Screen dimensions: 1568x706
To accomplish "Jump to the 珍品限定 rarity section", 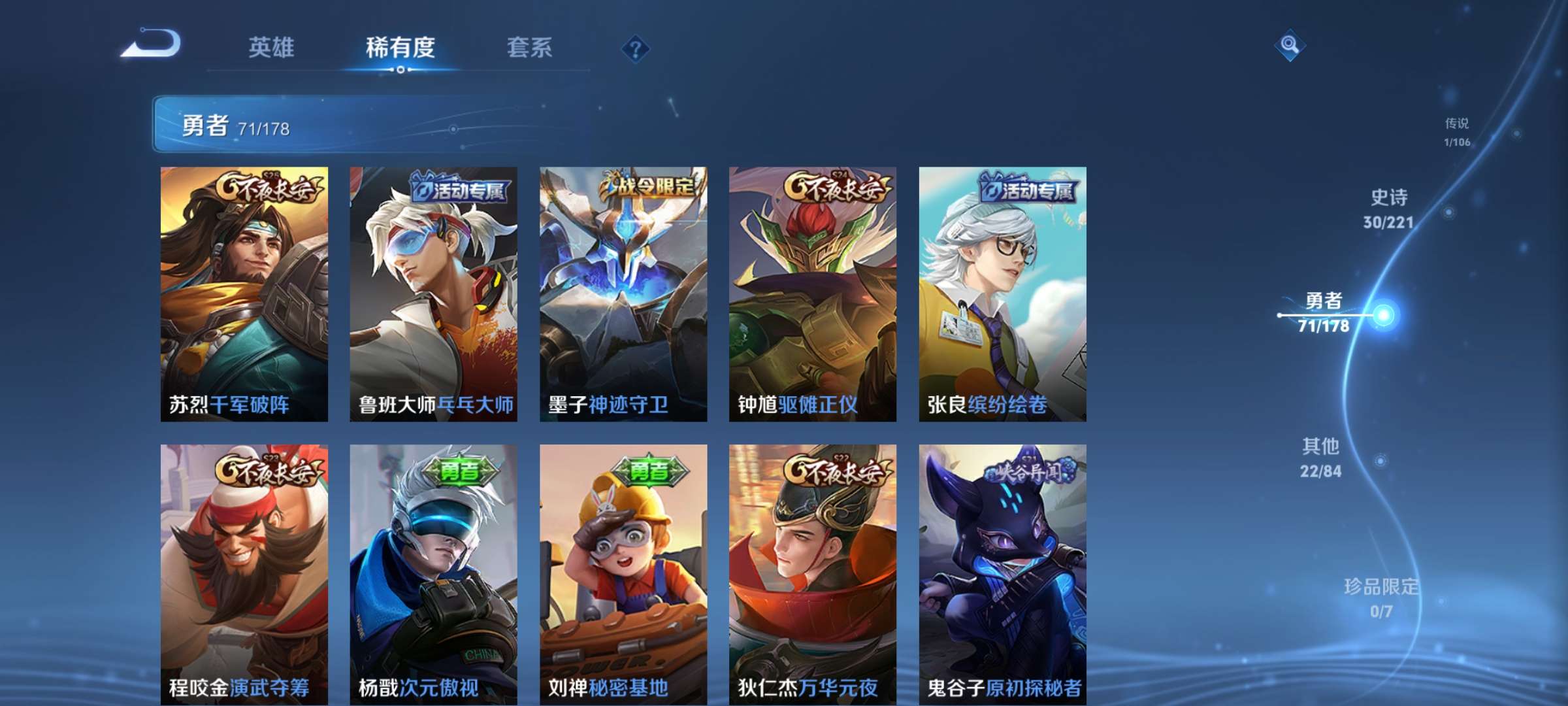I will tap(1381, 597).
